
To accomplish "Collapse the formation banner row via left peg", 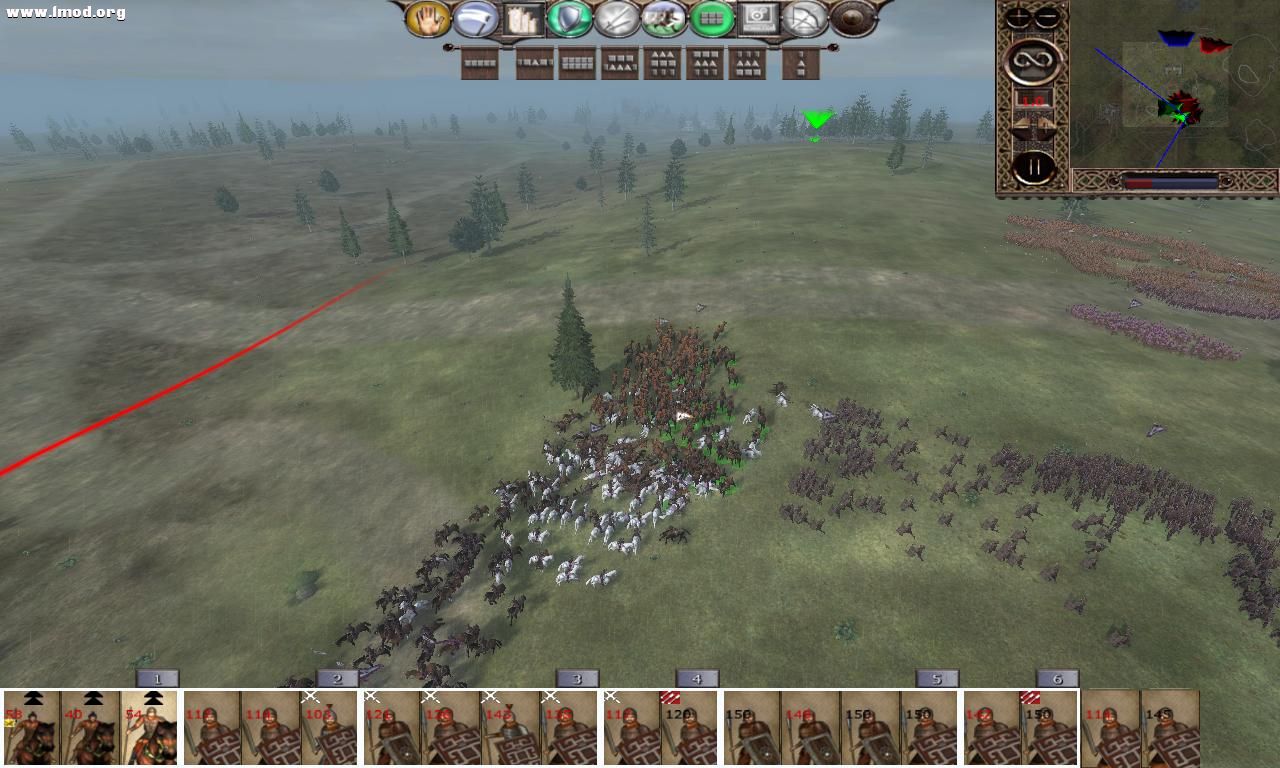I will 448,47.
